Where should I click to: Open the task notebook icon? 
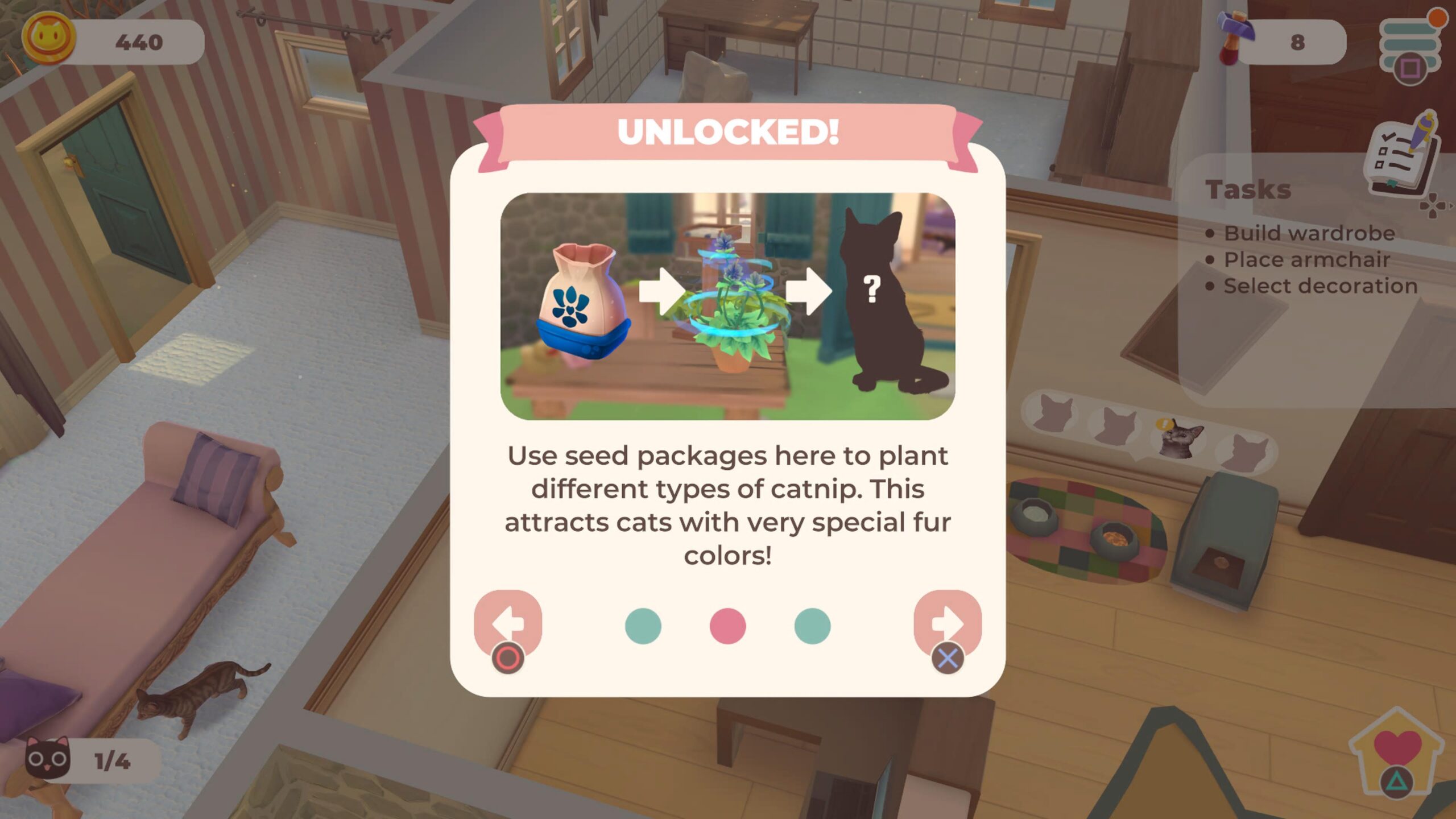pyautogui.click(x=1403, y=156)
